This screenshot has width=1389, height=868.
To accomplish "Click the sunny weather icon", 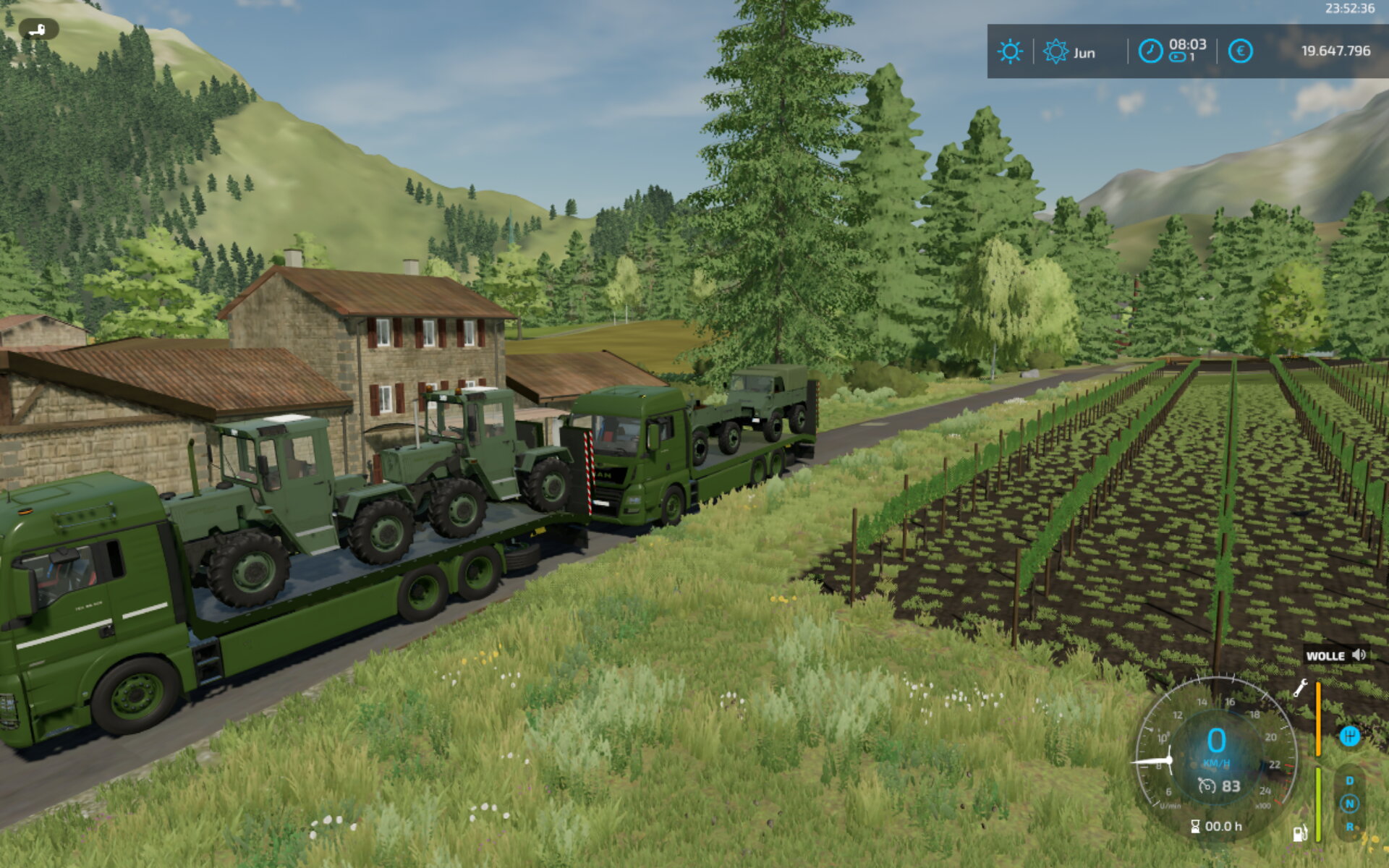I will (1010, 51).
